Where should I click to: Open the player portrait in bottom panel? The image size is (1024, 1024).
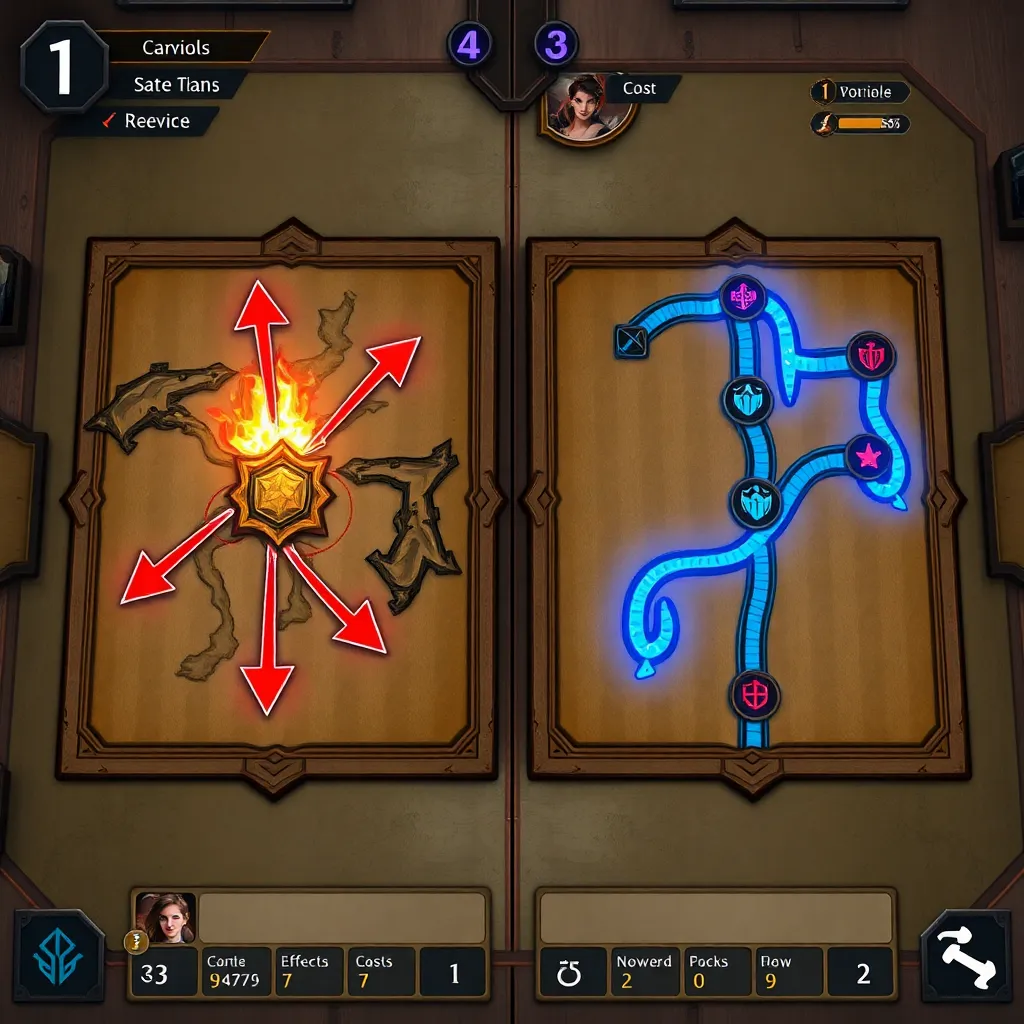165,917
